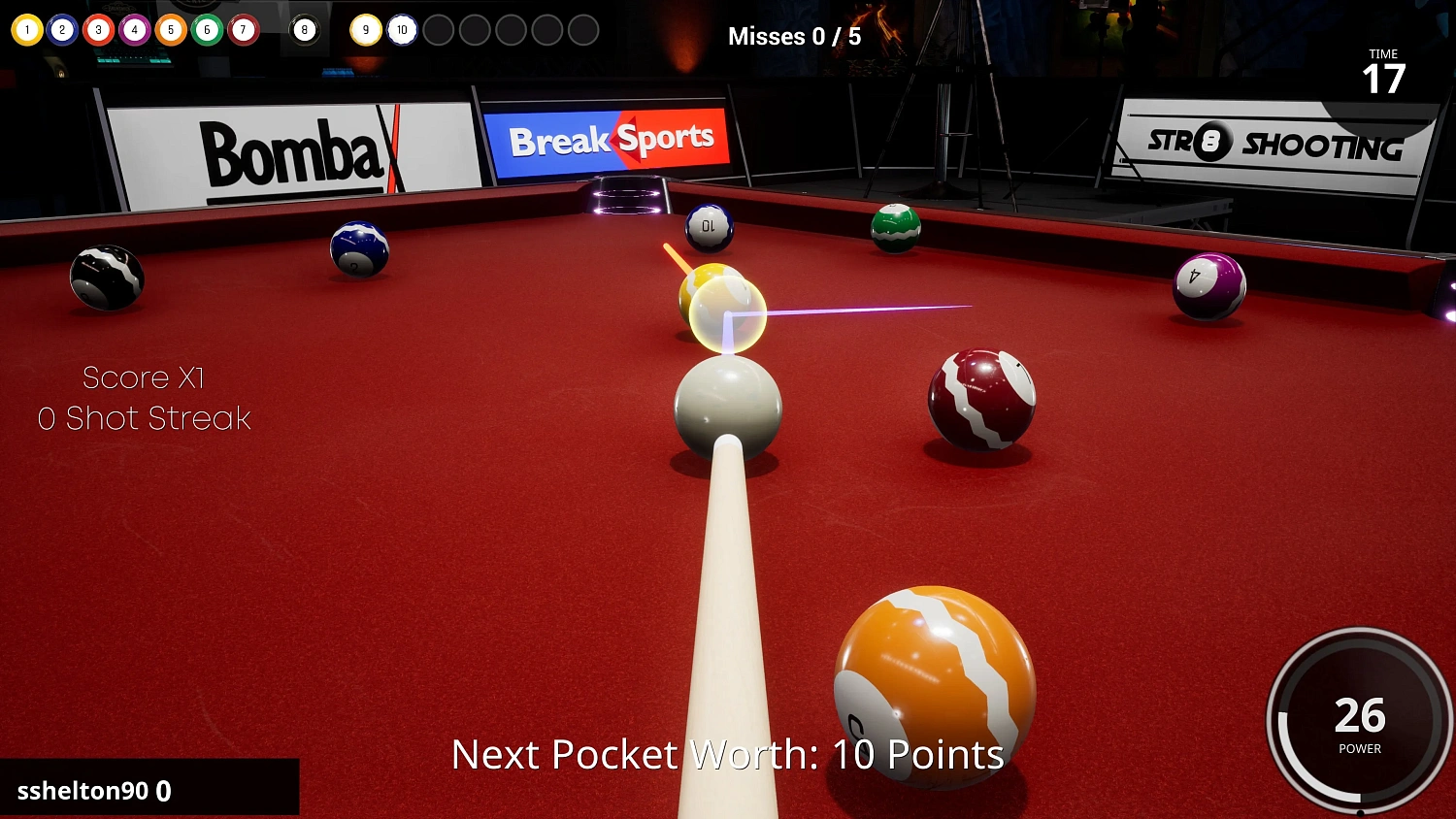The width and height of the screenshot is (1456, 819).
Task: Select the last empty ball slot at top
Action: (x=583, y=29)
